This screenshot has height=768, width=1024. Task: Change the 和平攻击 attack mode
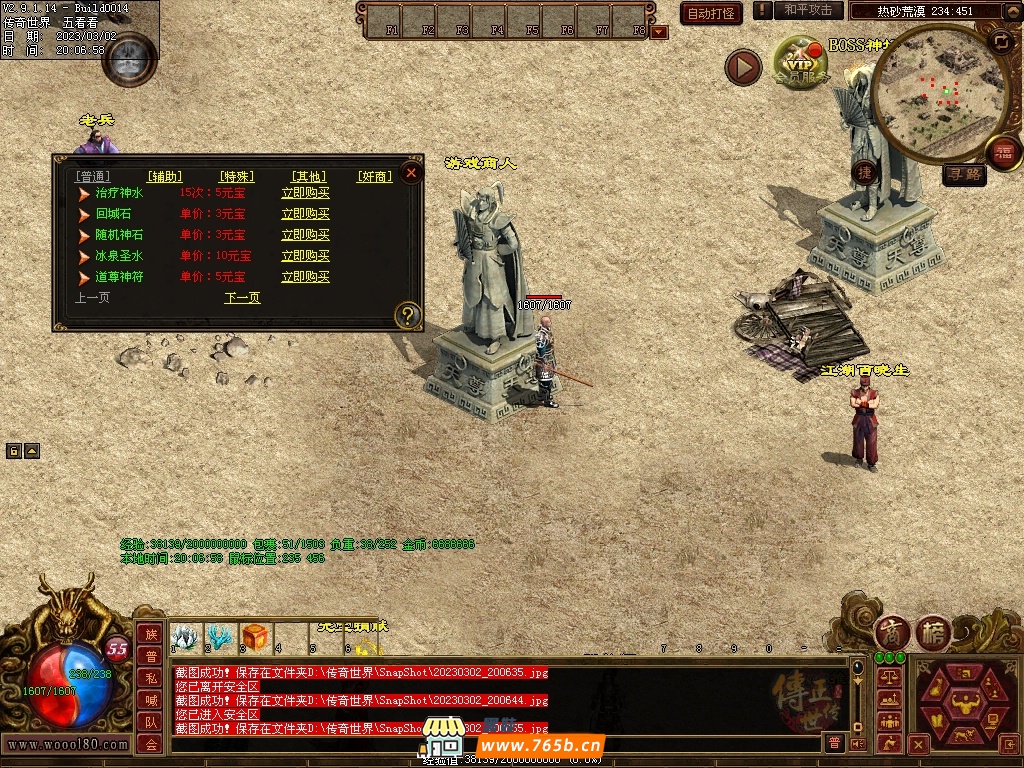808,10
